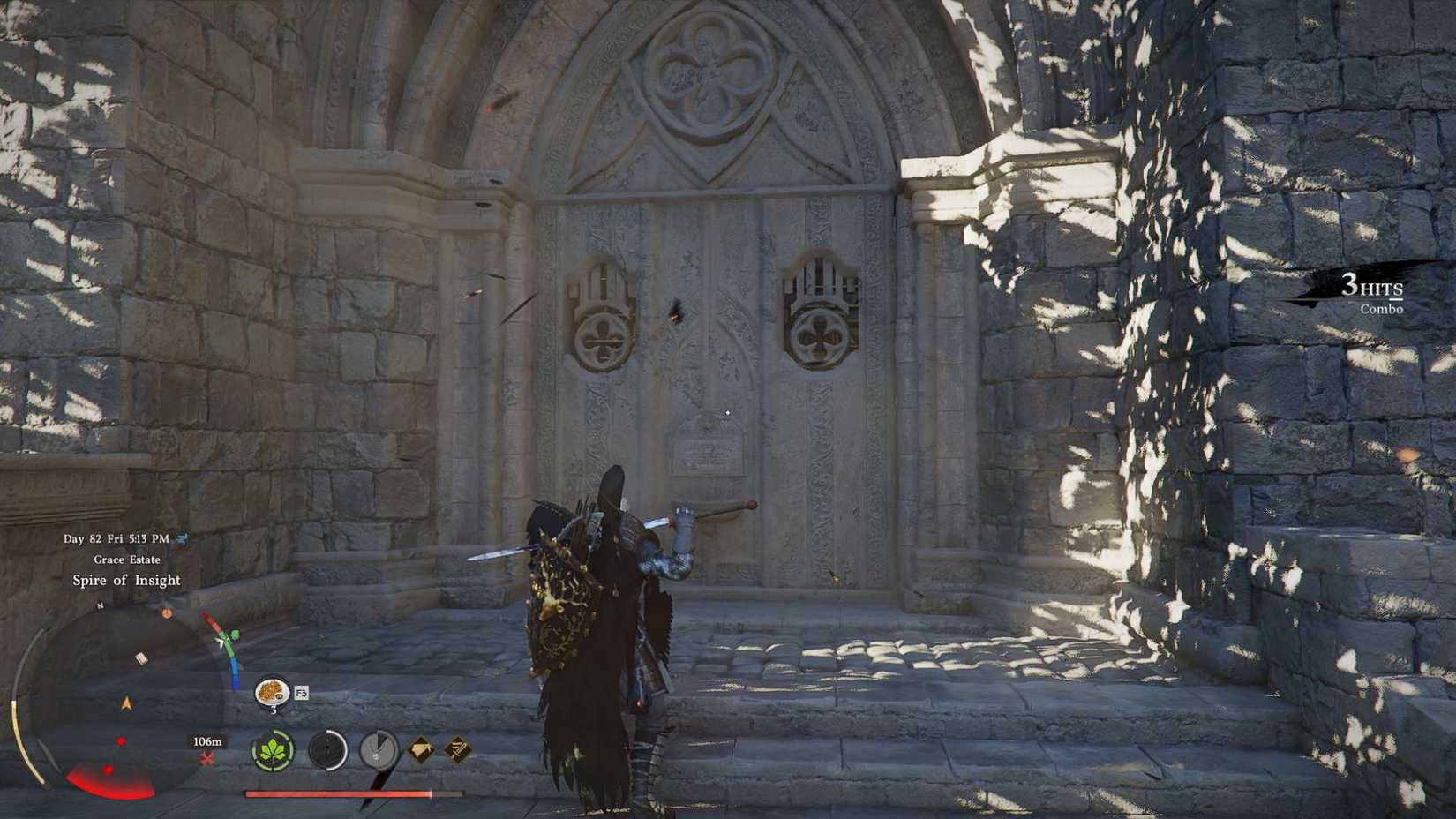Select the red X objective marker on minimap
The height and width of the screenshot is (819, 1456).
(x=207, y=757)
